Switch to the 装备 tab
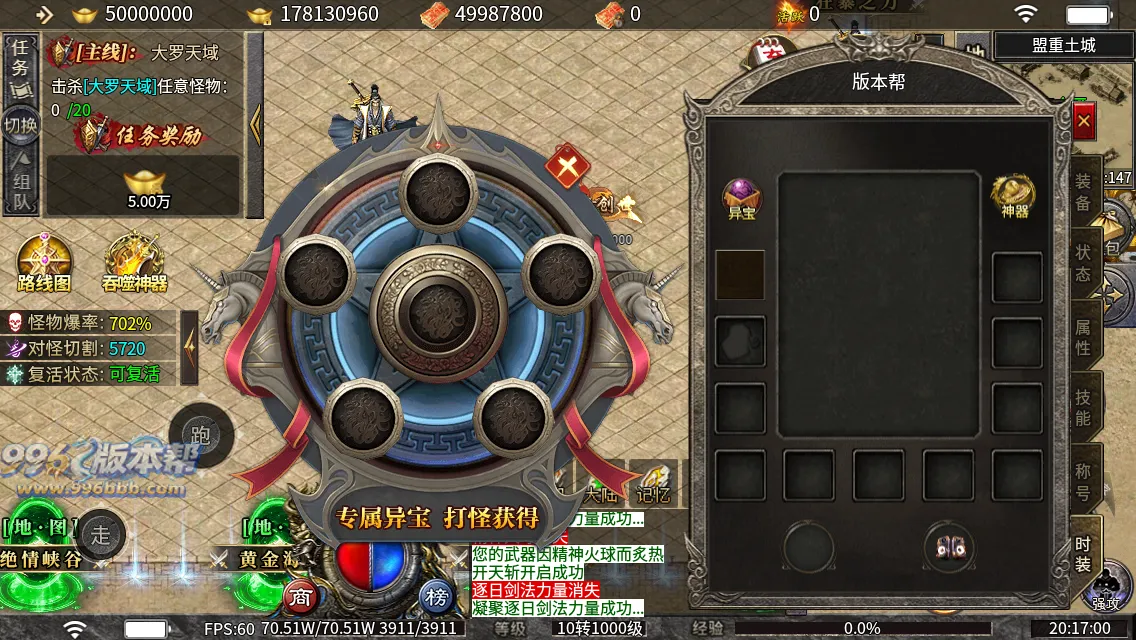 (x=1083, y=190)
